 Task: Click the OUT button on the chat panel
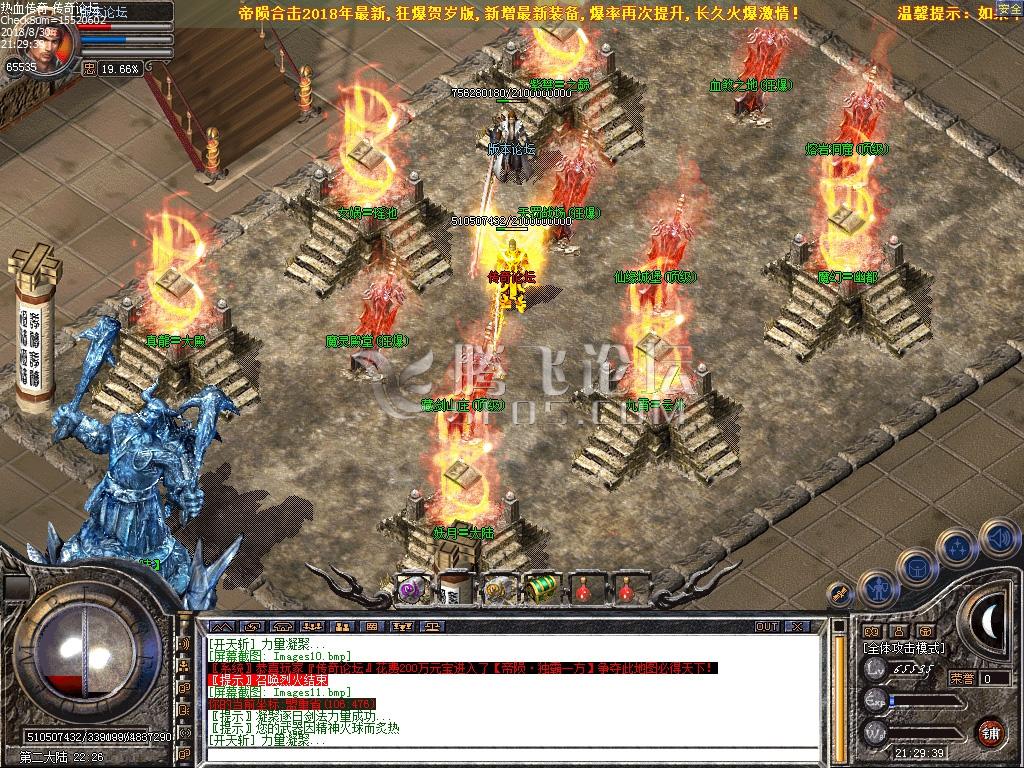[766, 626]
